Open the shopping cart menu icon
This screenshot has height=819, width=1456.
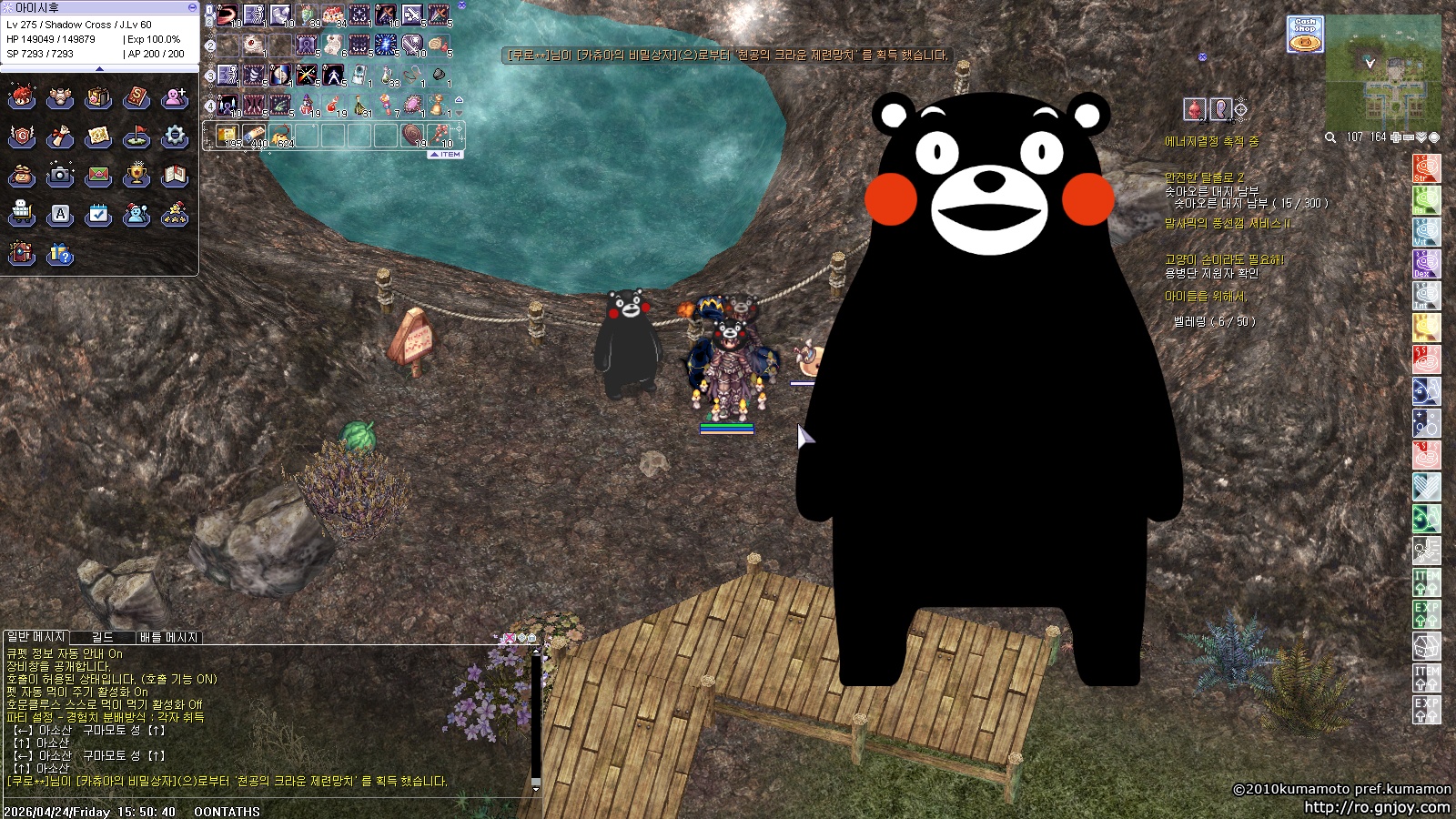click(22, 215)
